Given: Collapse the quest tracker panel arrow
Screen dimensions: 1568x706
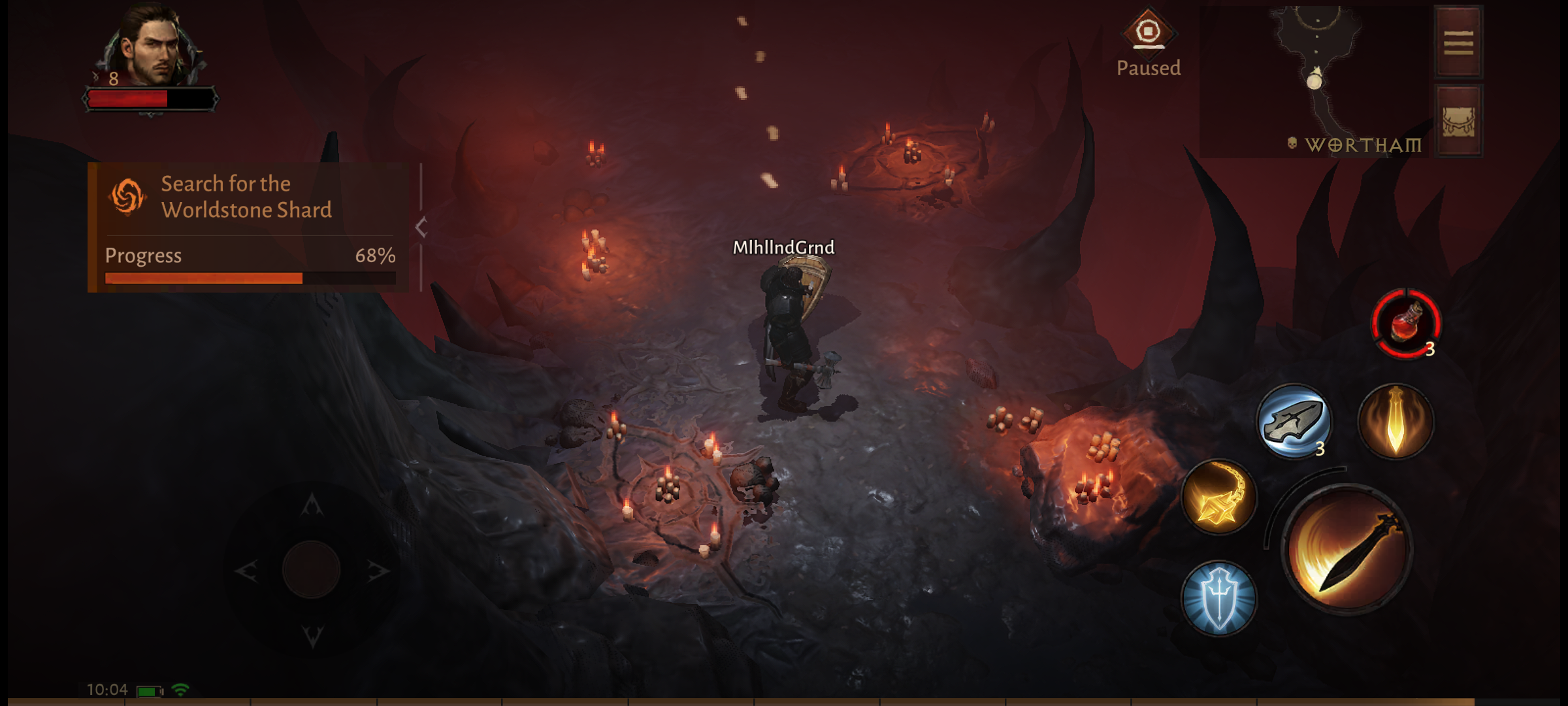Looking at the screenshot, I should (x=421, y=227).
